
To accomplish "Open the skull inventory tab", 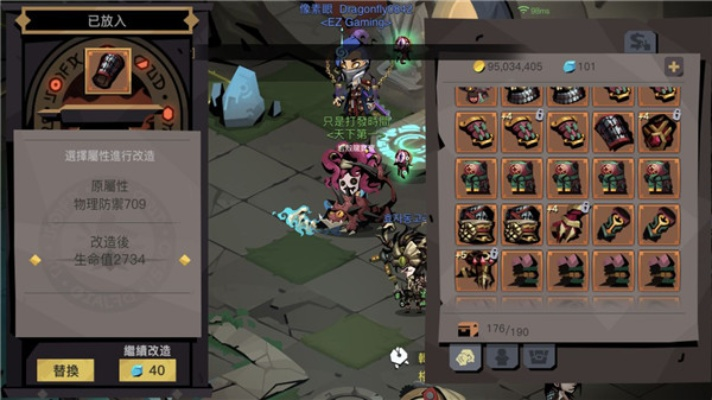I will click(x=464, y=357).
